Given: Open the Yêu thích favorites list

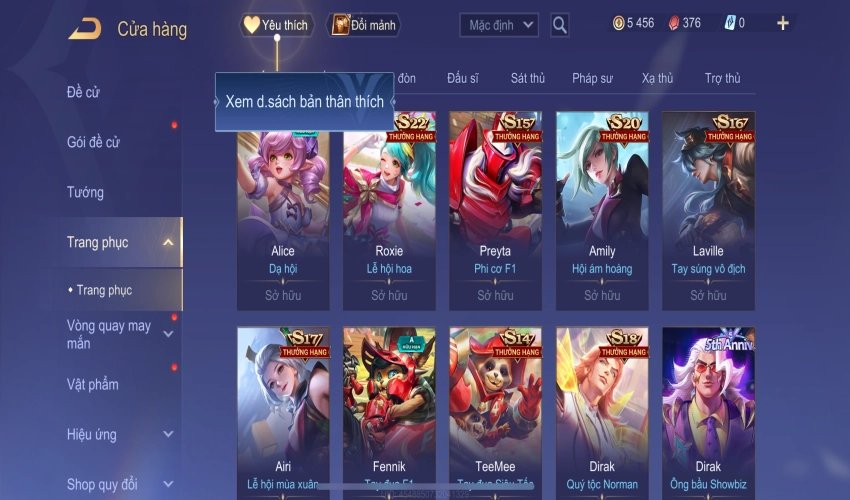Looking at the screenshot, I should [277, 25].
